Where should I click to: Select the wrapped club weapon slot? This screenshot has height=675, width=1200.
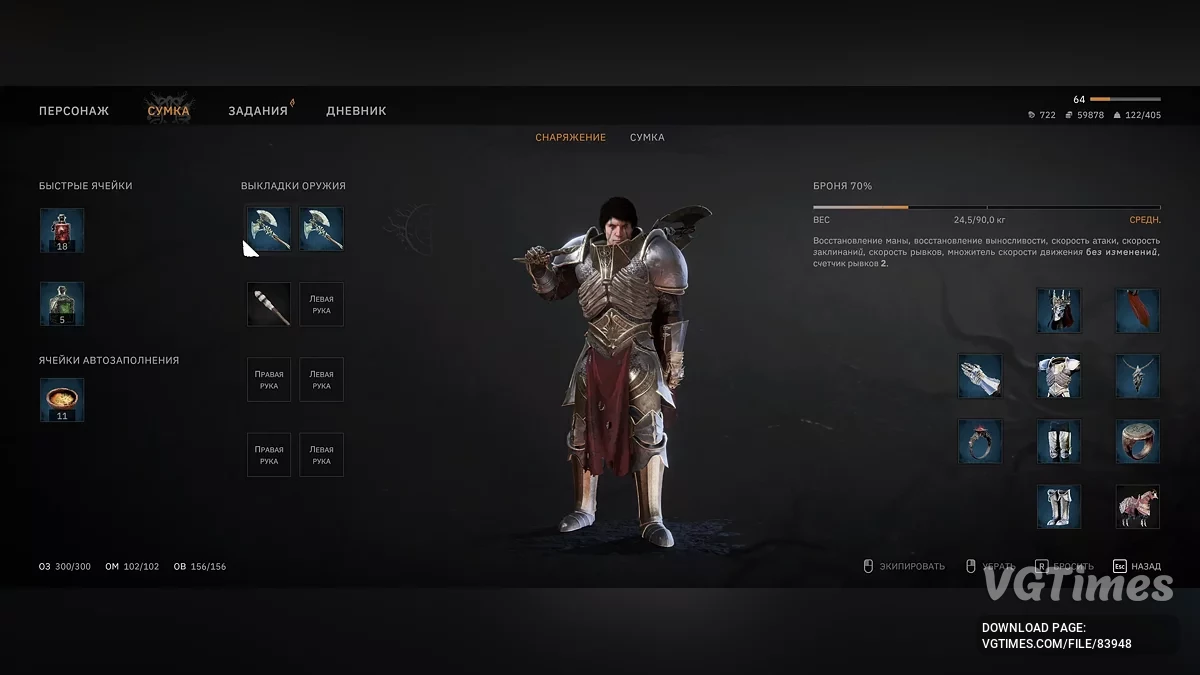tap(269, 304)
